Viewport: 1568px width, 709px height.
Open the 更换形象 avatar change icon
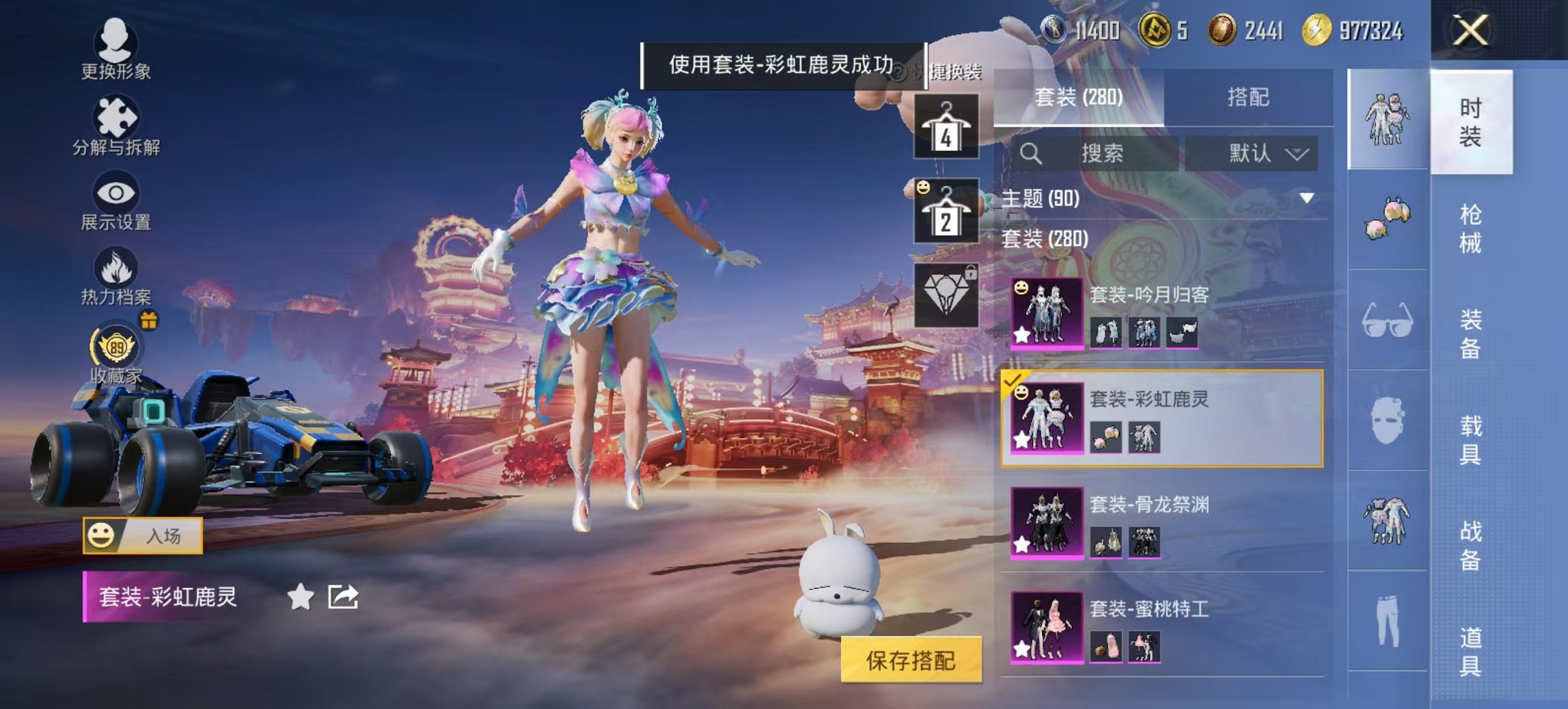116,42
